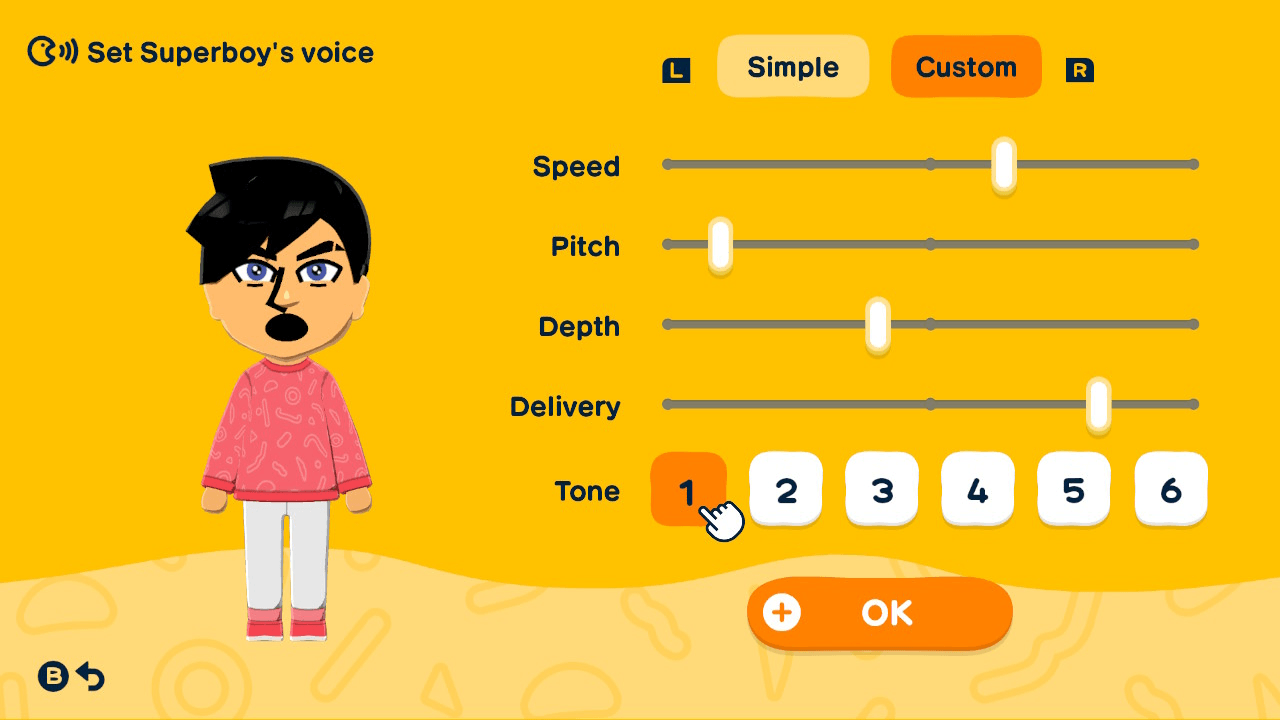Select Tone option 1

[690, 489]
